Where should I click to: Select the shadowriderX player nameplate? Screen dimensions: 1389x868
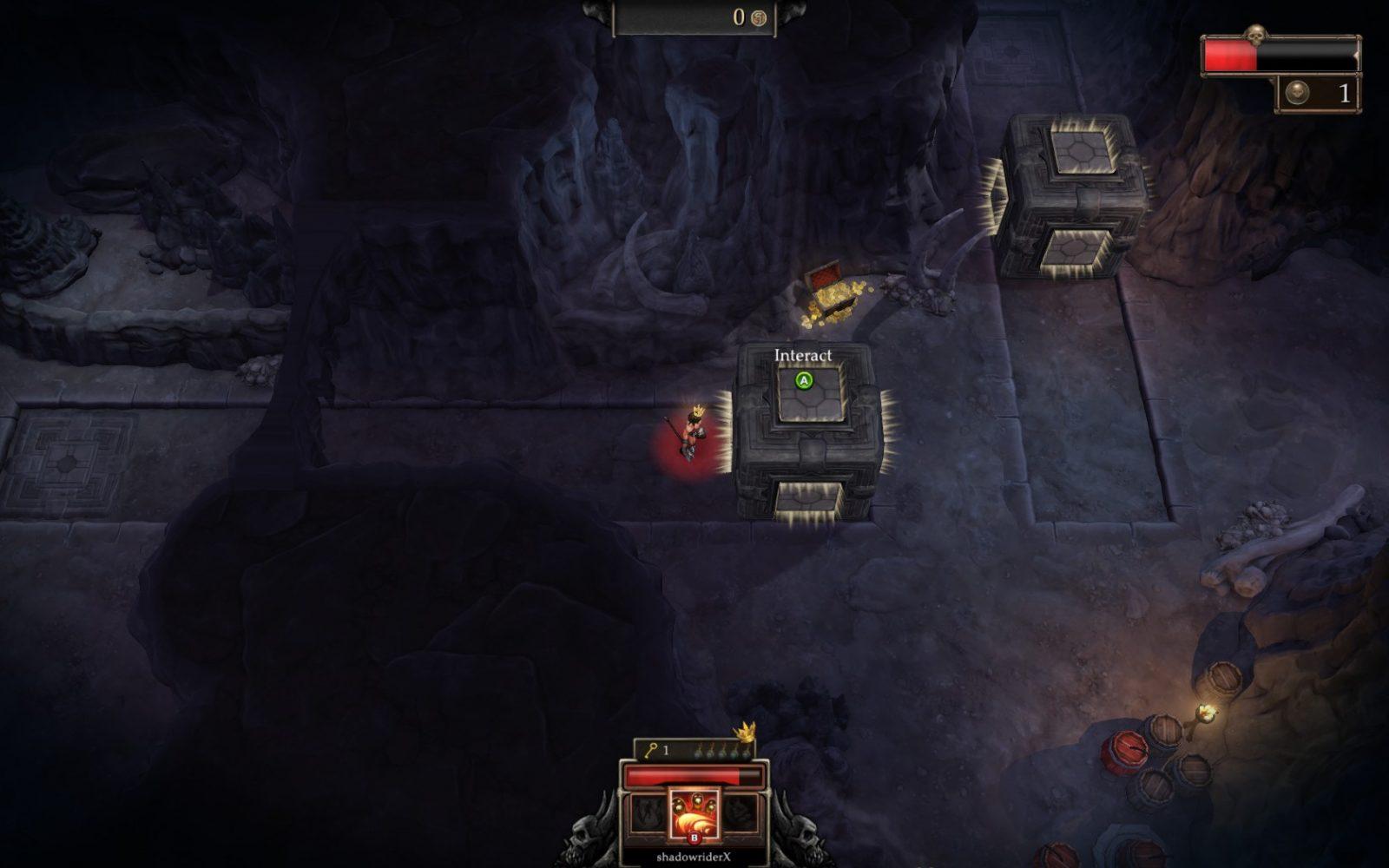click(693, 857)
